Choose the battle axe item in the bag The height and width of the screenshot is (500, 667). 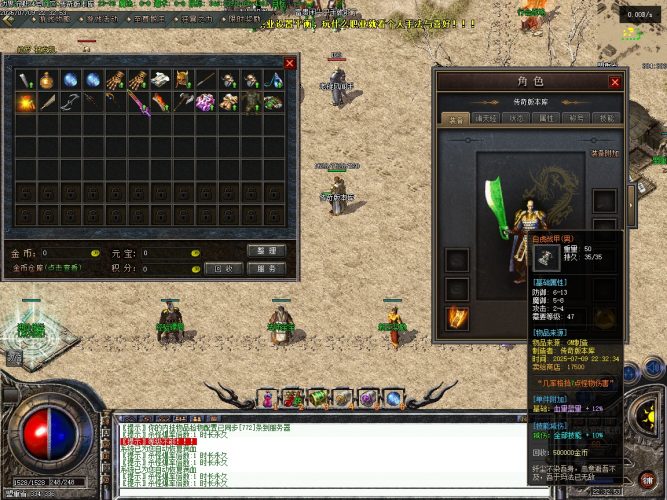(x=184, y=102)
